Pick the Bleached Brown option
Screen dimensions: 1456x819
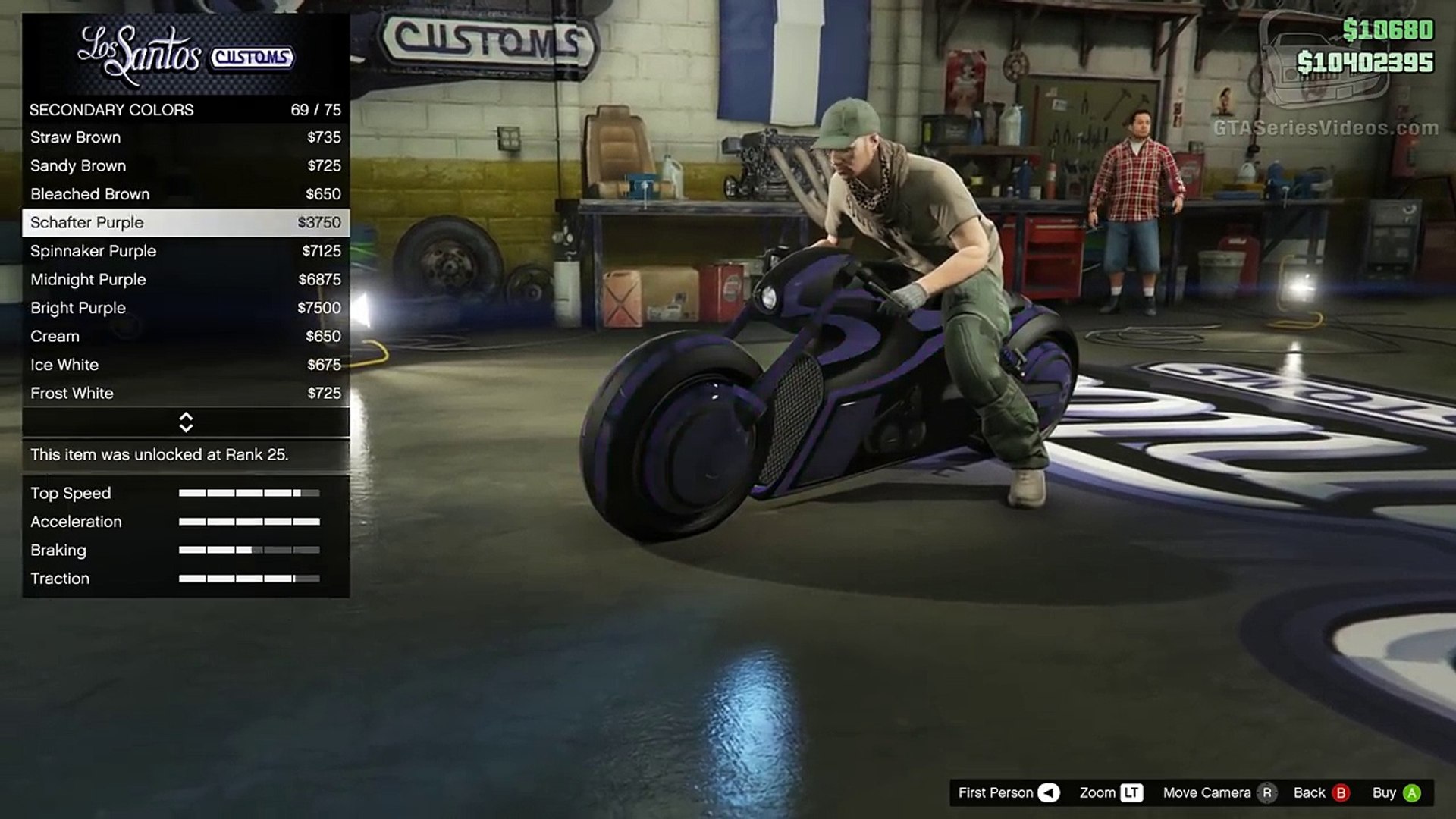[185, 194]
